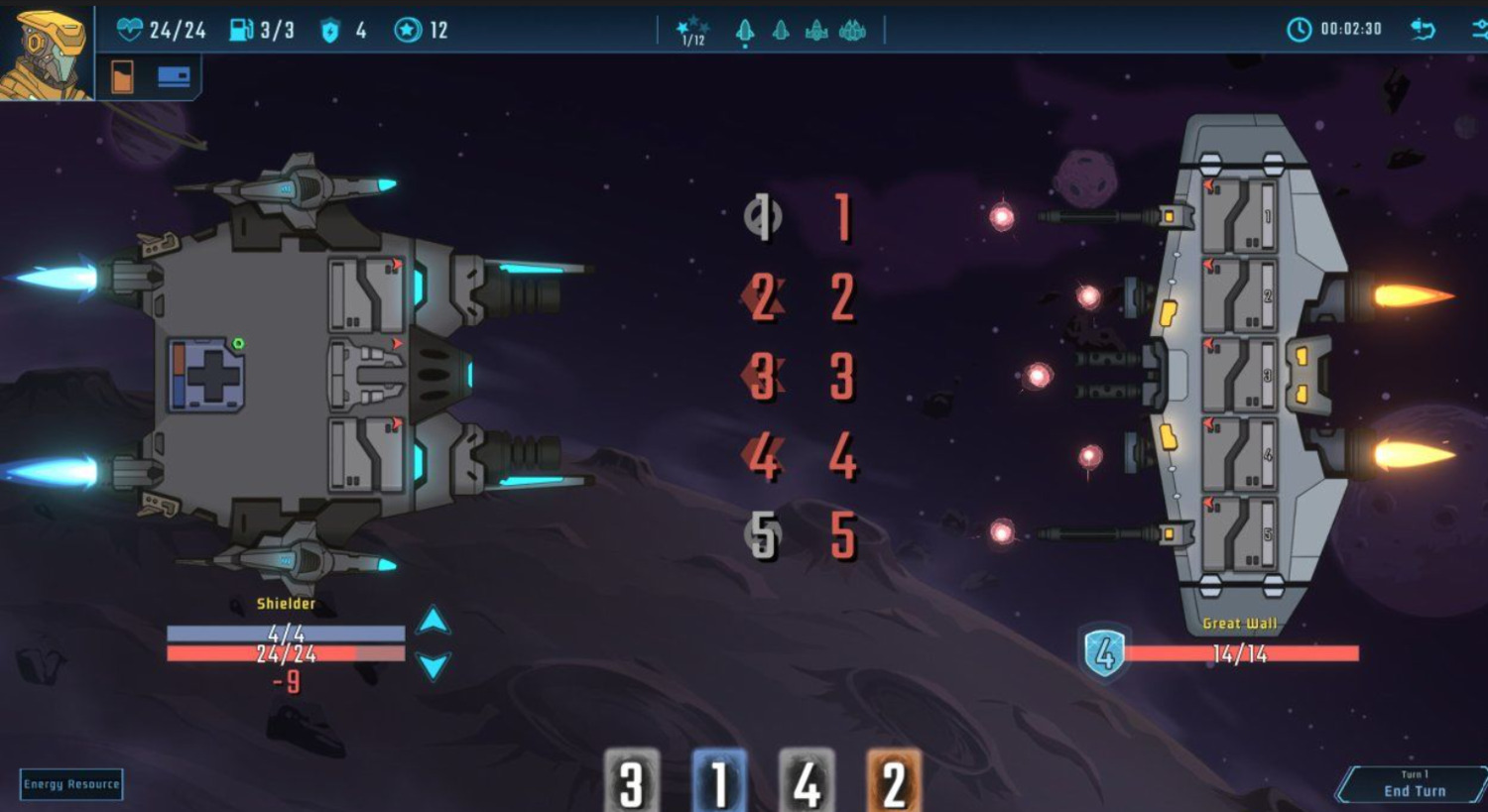Select the largest fleet stage icon
The height and width of the screenshot is (812, 1488).
point(852,32)
